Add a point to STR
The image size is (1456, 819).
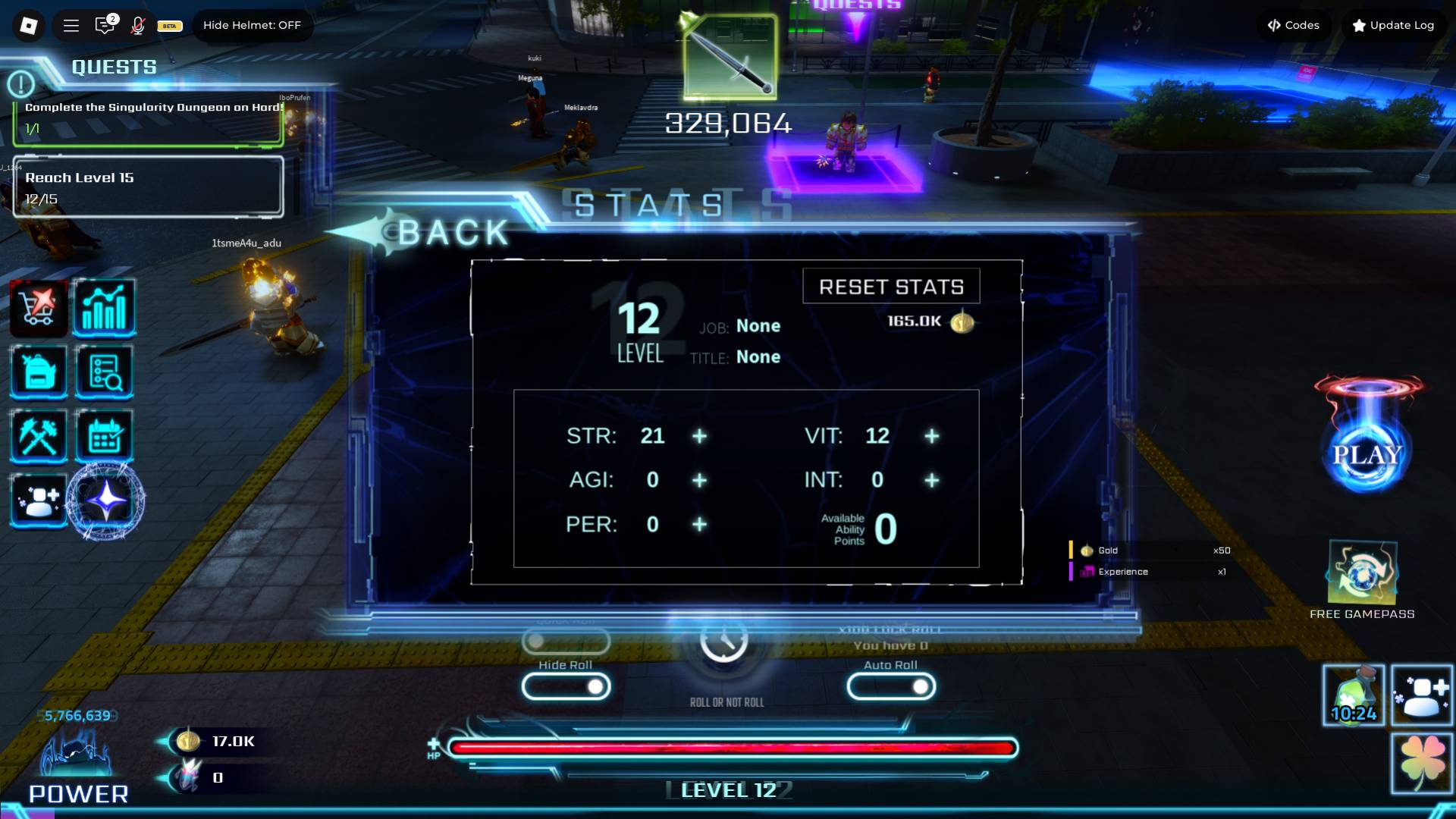[699, 436]
